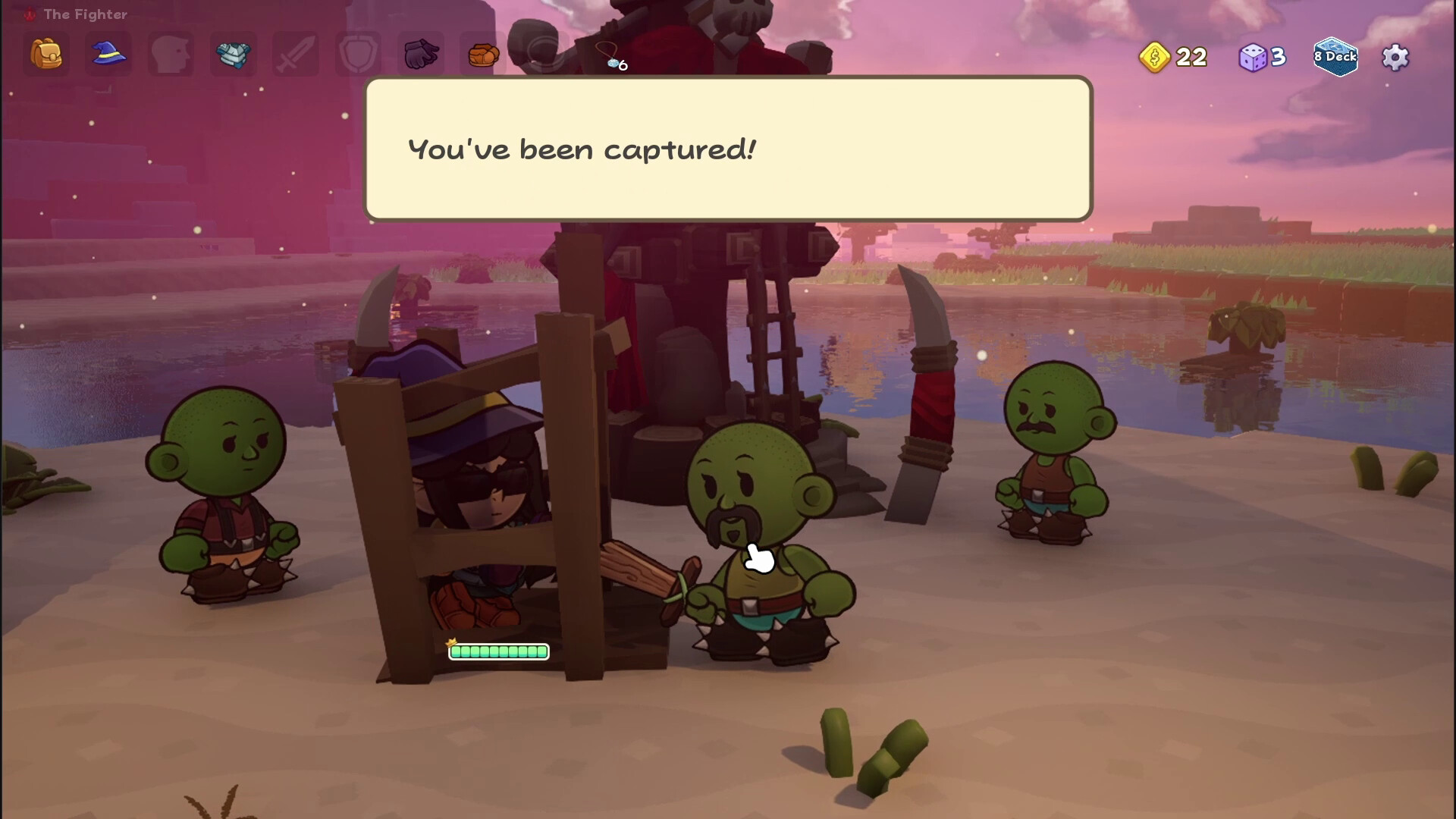
Task: Dismiss the You've been captured message
Action: pos(728,149)
